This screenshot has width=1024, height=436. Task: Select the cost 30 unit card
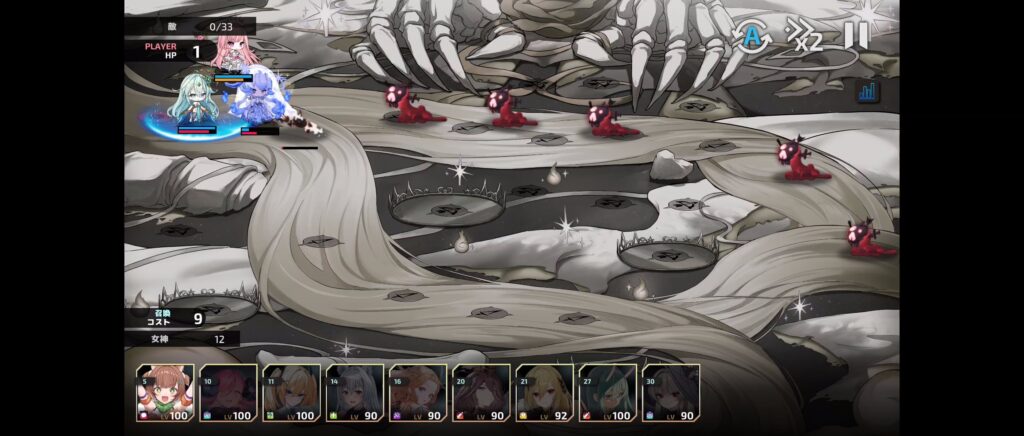pyautogui.click(x=670, y=393)
